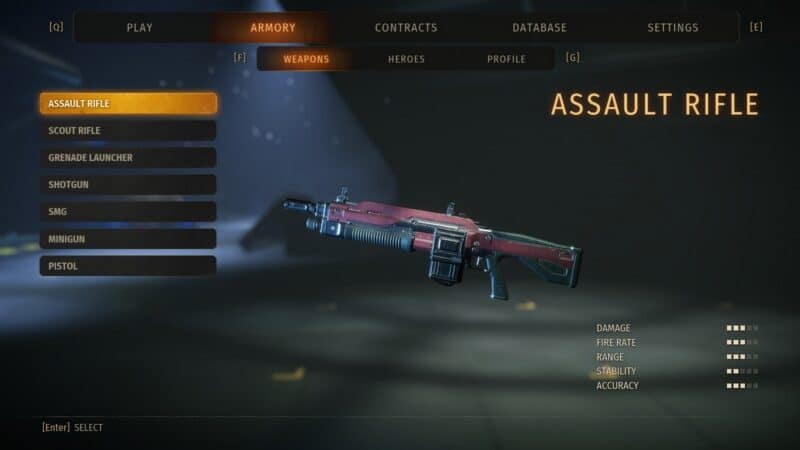The height and width of the screenshot is (450, 800).
Task: Switch to the Armory tab
Action: click(x=273, y=28)
